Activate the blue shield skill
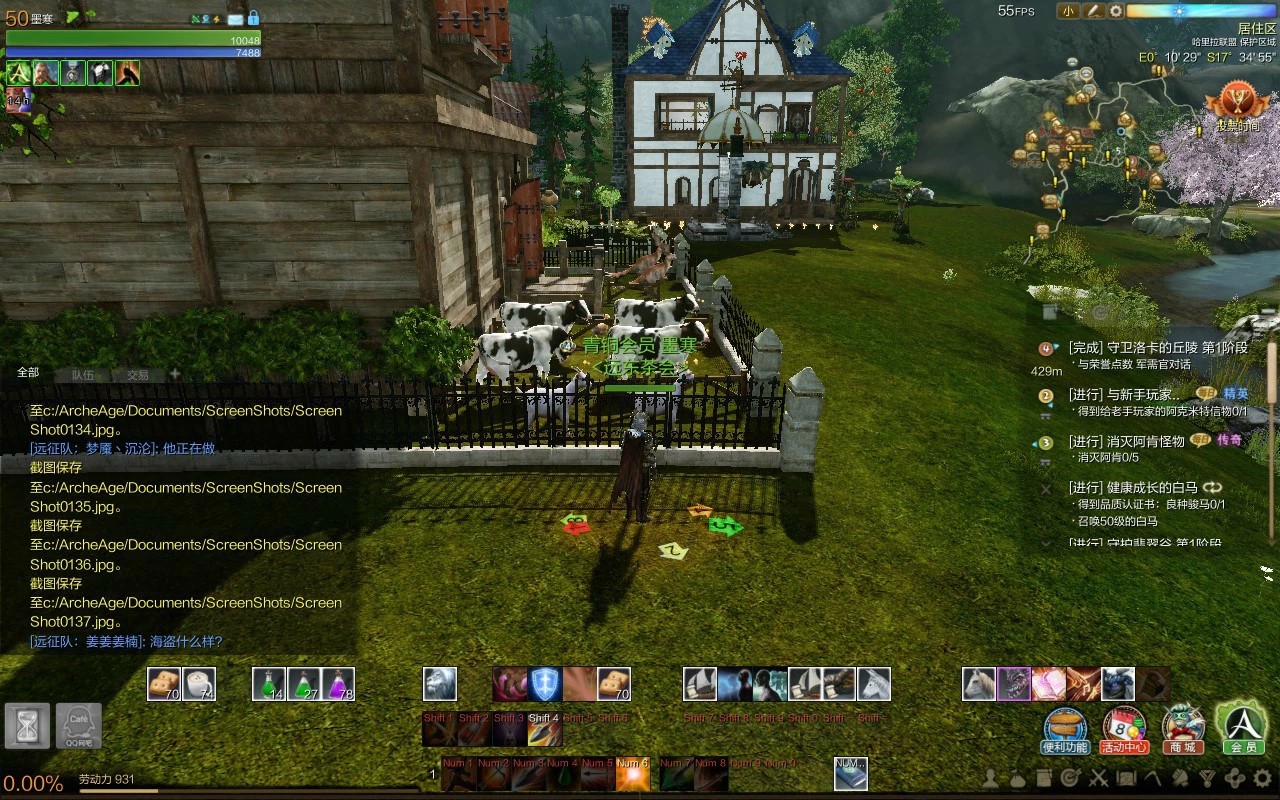1280x800 pixels. point(545,684)
